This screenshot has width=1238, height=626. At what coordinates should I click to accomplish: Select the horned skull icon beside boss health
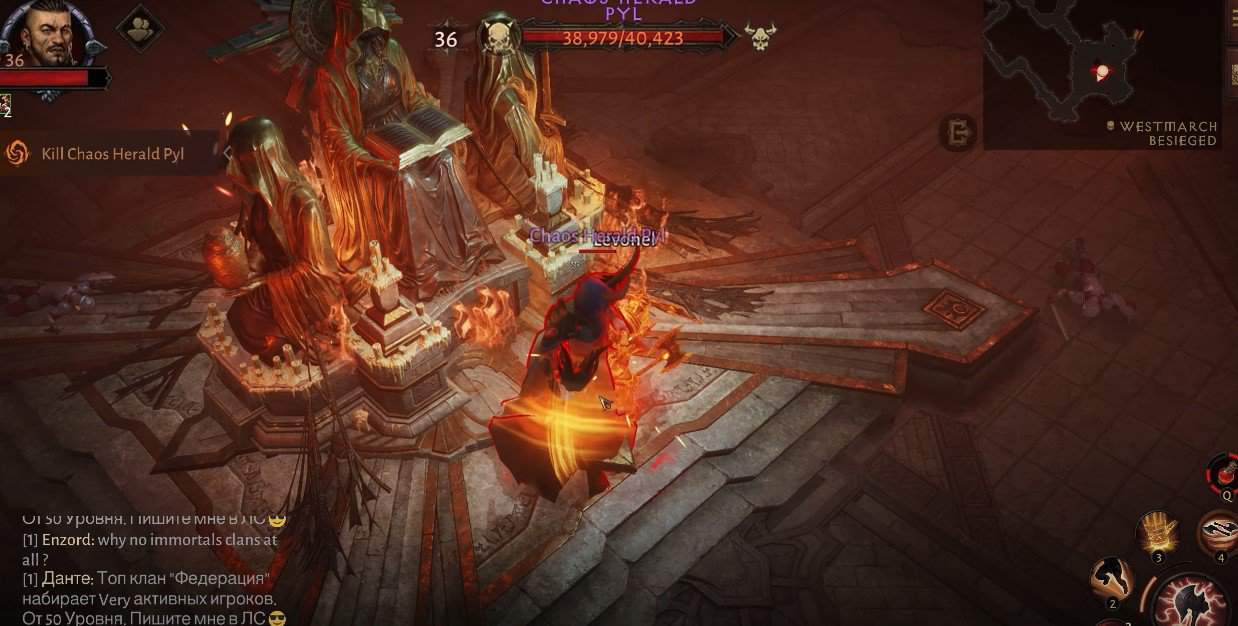click(759, 38)
